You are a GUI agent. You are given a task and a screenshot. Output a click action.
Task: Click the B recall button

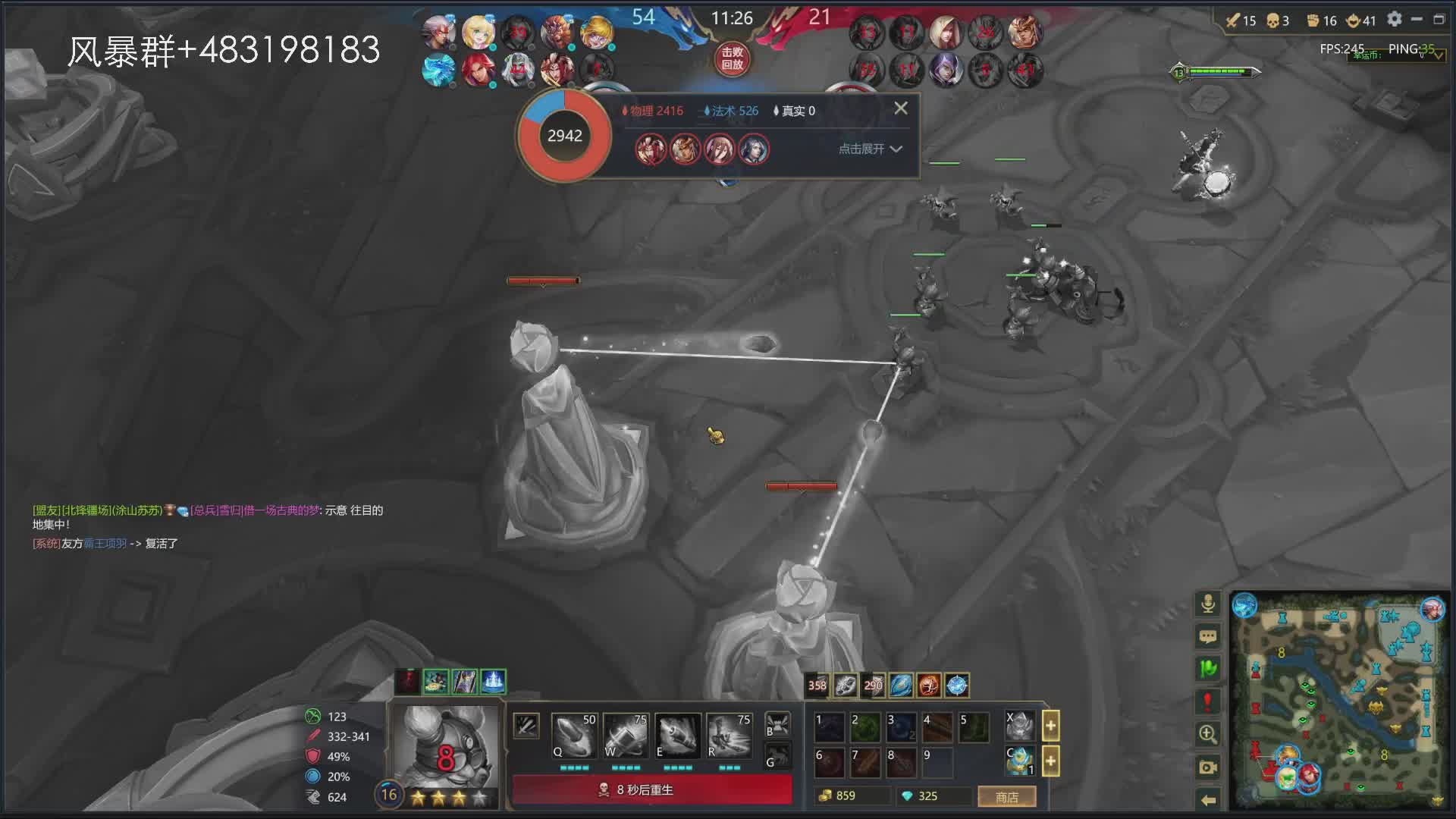pyautogui.click(x=777, y=724)
